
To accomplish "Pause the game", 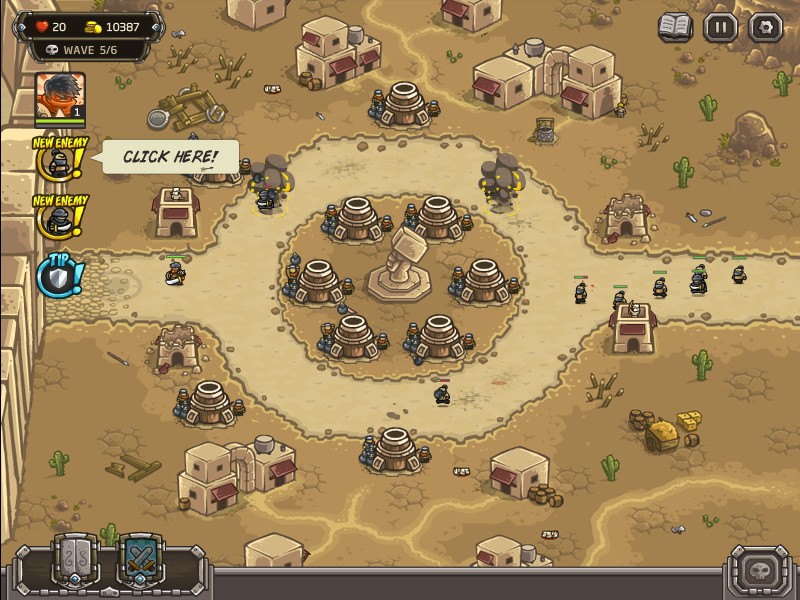I will pyautogui.click(x=720, y=27).
